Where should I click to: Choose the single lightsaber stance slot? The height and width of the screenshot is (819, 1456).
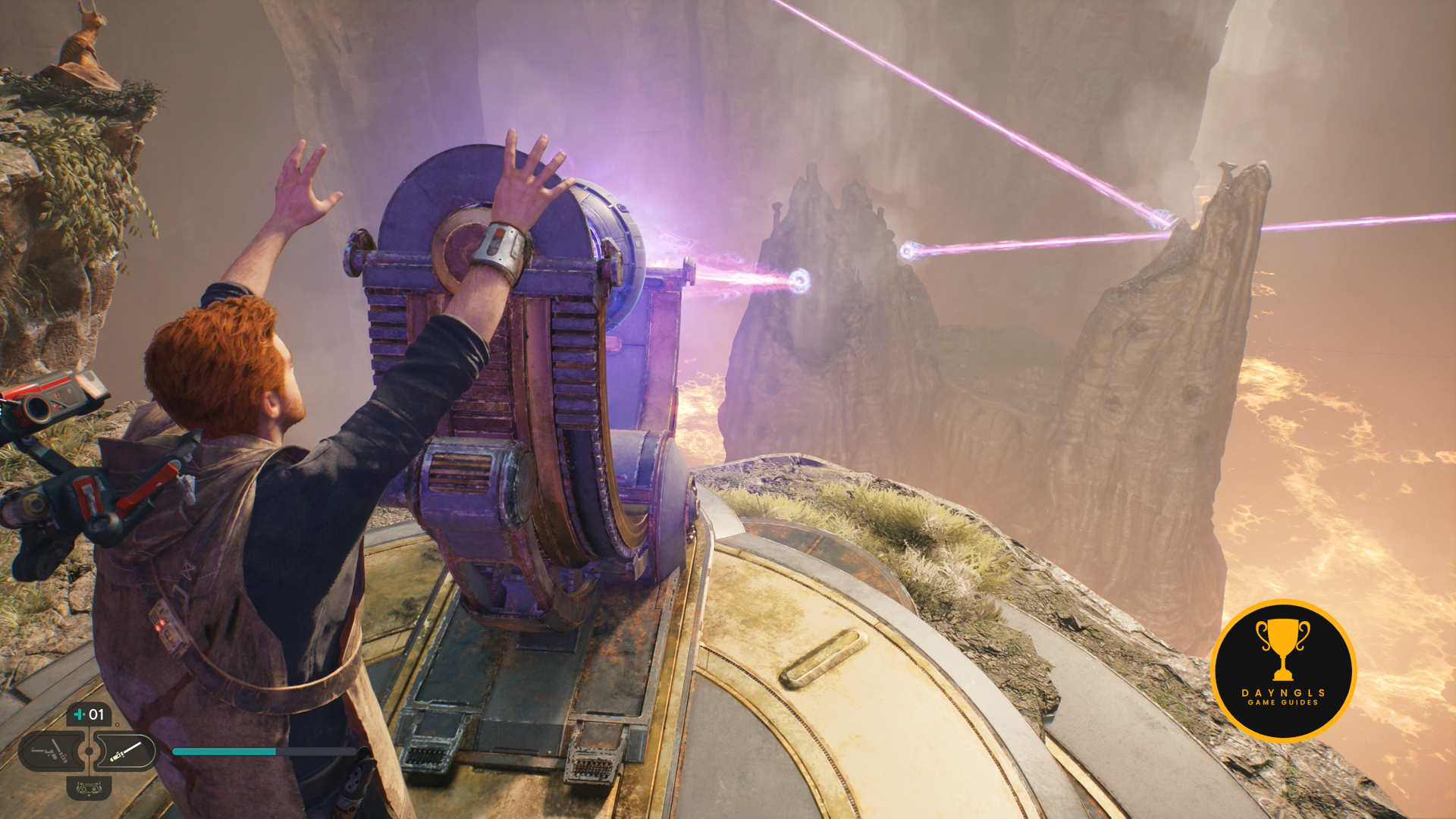coord(126,752)
